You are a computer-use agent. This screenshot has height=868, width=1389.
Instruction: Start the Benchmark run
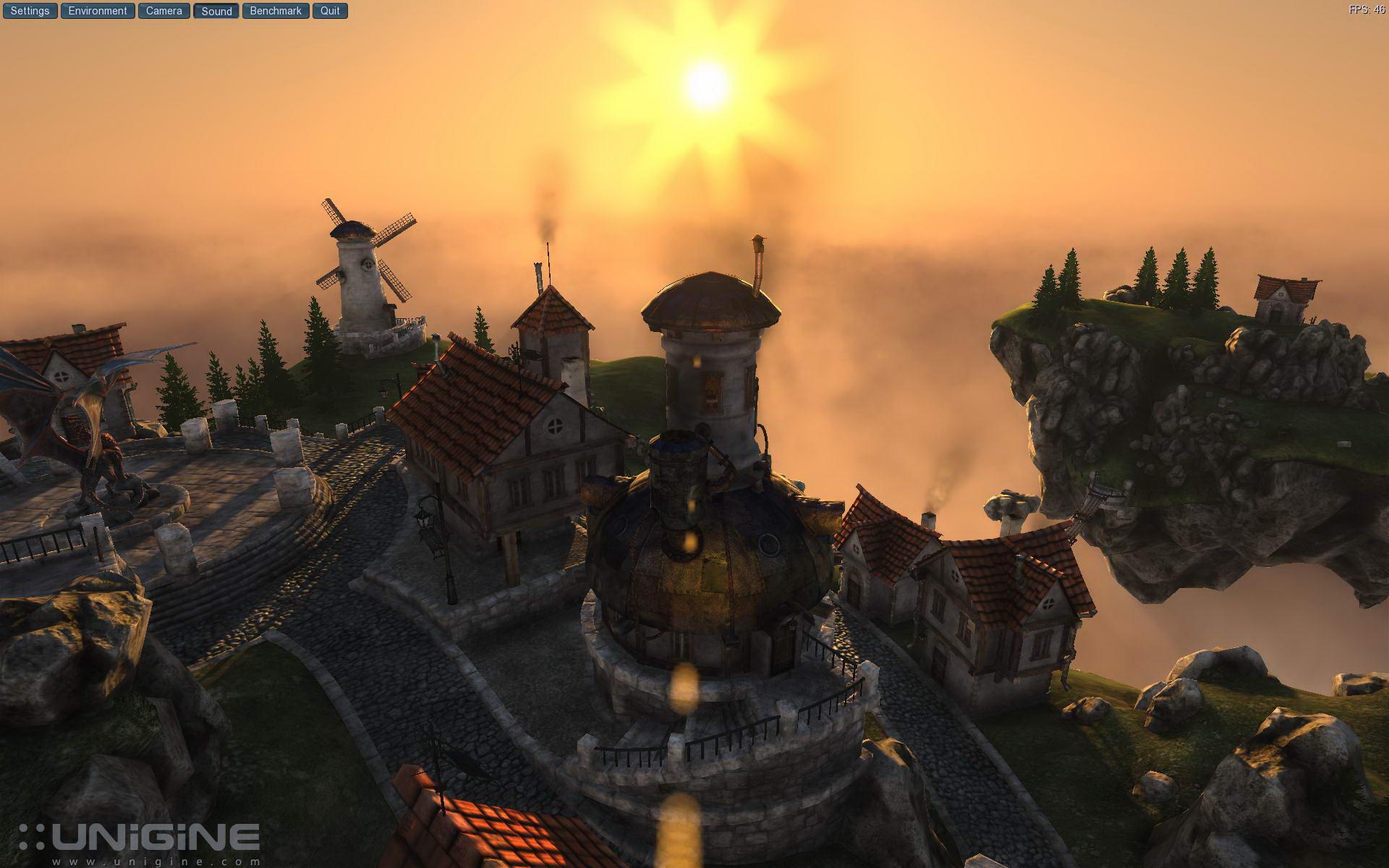[x=276, y=11]
